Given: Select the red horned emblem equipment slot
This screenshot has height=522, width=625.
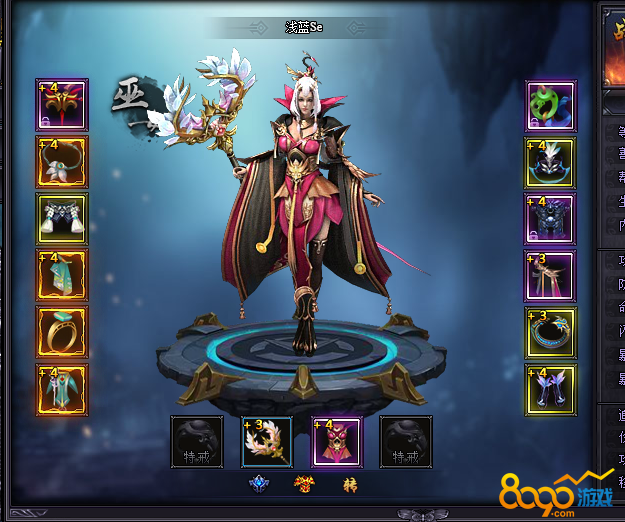Looking at the screenshot, I should pos(62,105).
